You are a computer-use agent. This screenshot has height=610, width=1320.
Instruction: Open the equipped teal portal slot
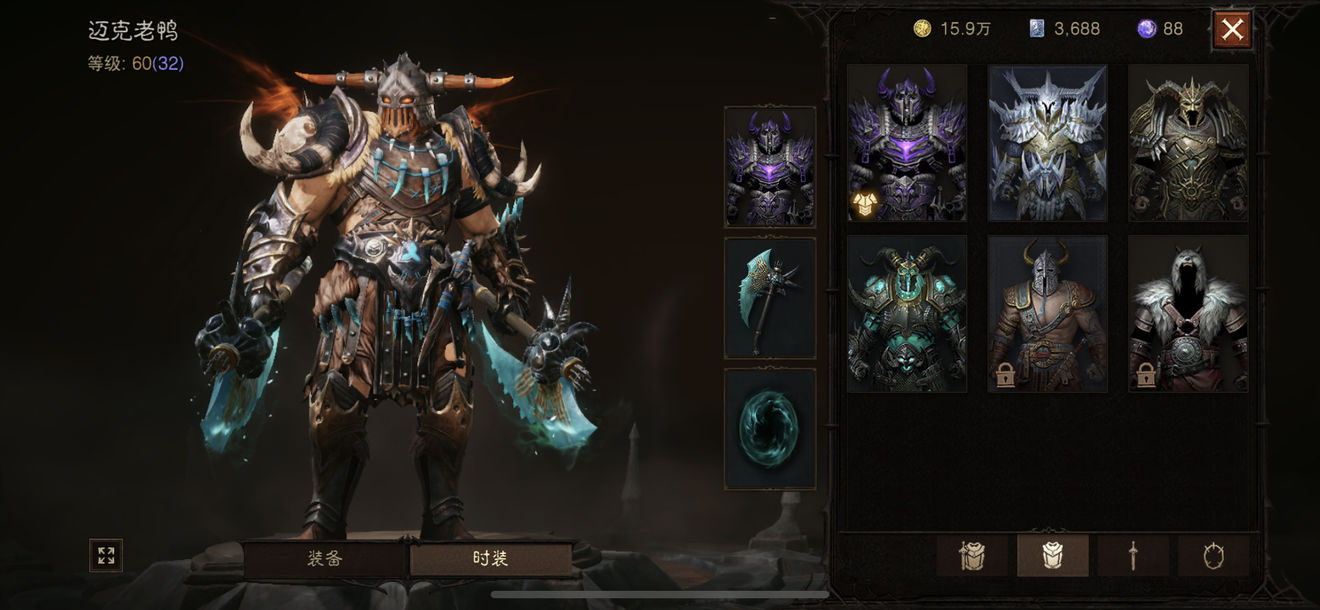tap(769, 429)
